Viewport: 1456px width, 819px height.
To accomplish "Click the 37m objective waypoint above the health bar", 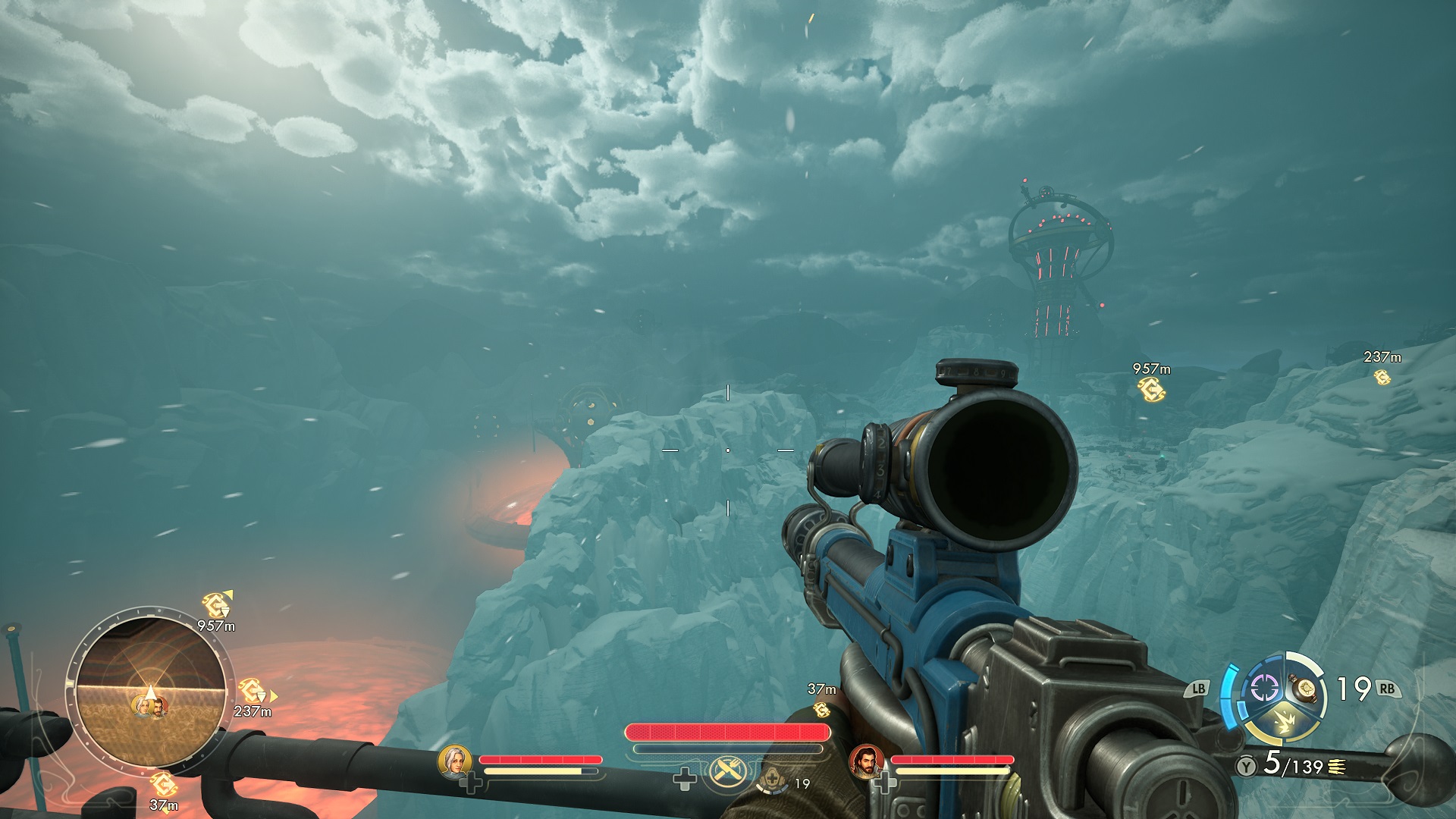I will pyautogui.click(x=821, y=709).
